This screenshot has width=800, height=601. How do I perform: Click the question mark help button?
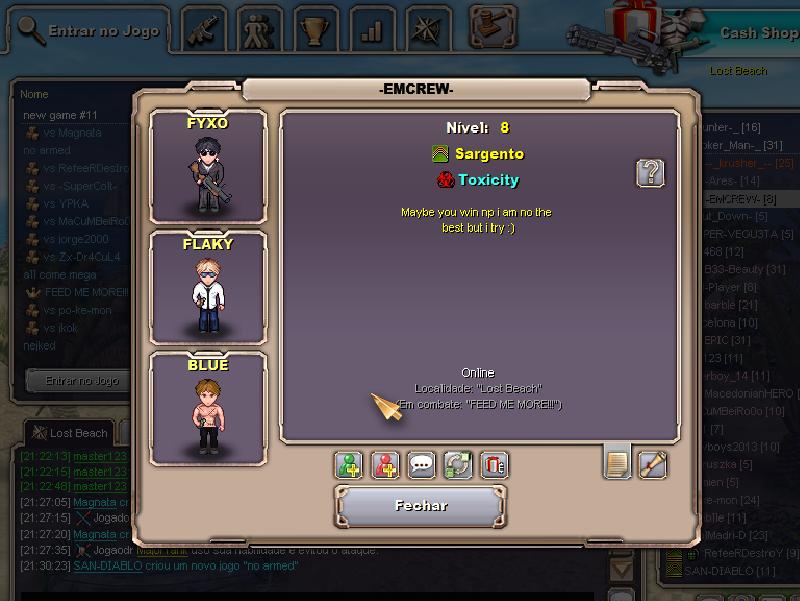pos(650,173)
